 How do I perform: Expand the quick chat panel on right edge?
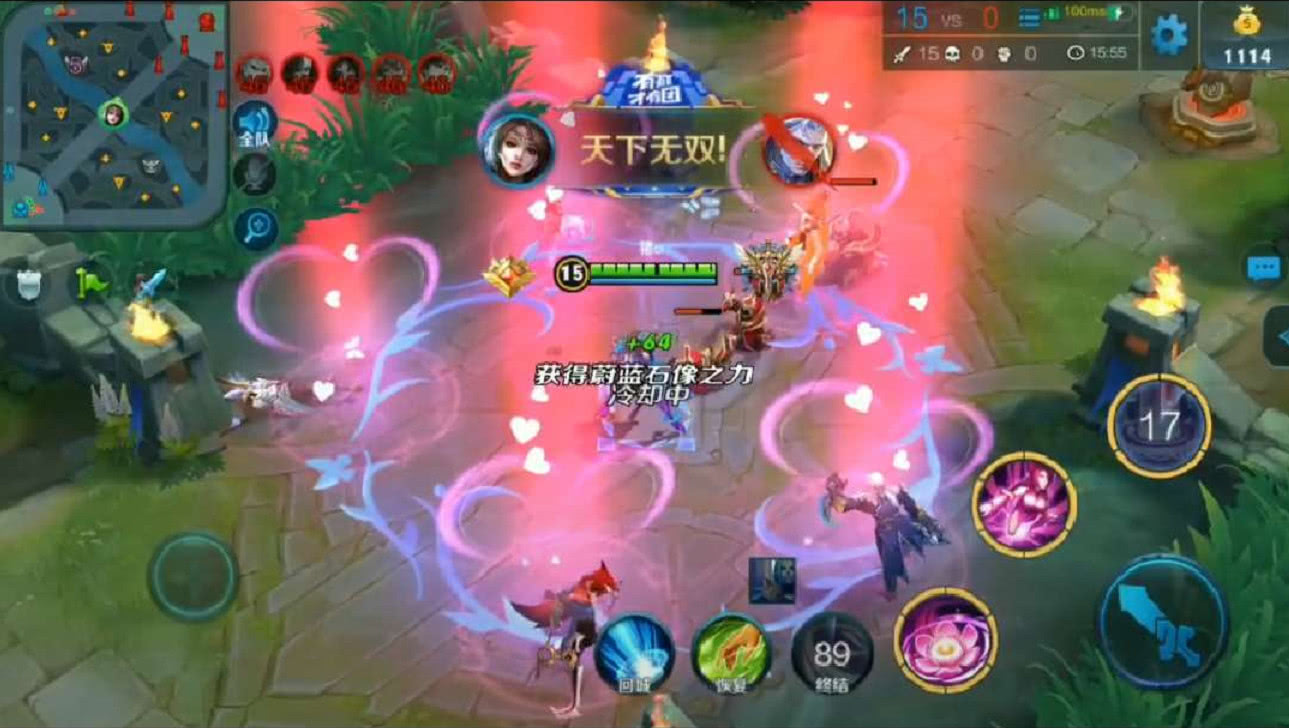[x=1283, y=335]
